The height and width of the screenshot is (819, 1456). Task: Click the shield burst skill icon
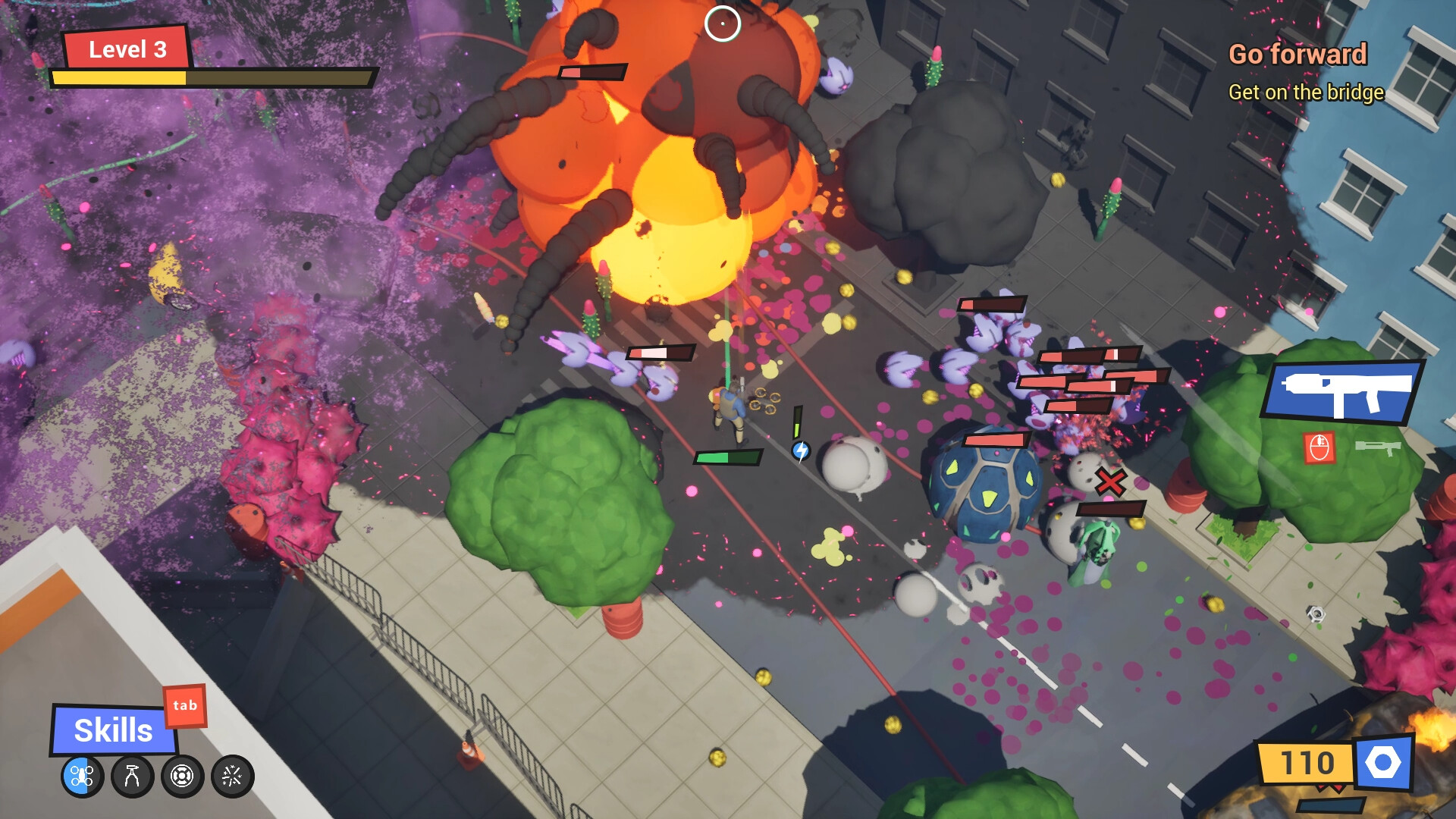182,775
